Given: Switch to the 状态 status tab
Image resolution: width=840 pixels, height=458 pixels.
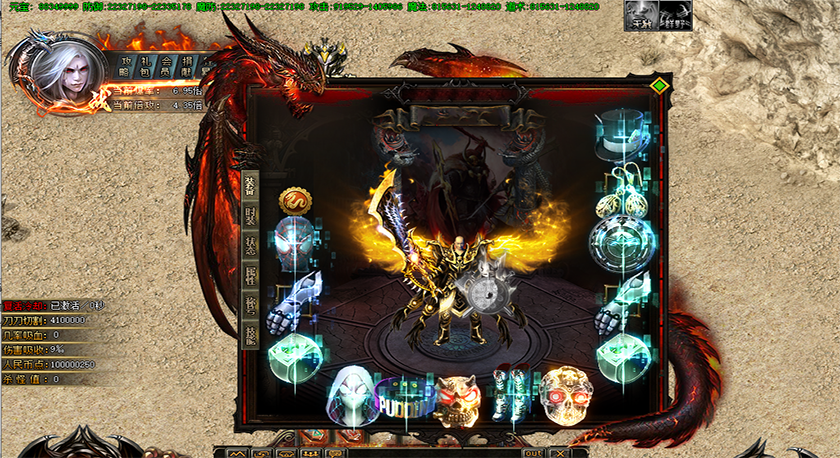Looking at the screenshot, I should pyautogui.click(x=250, y=245).
